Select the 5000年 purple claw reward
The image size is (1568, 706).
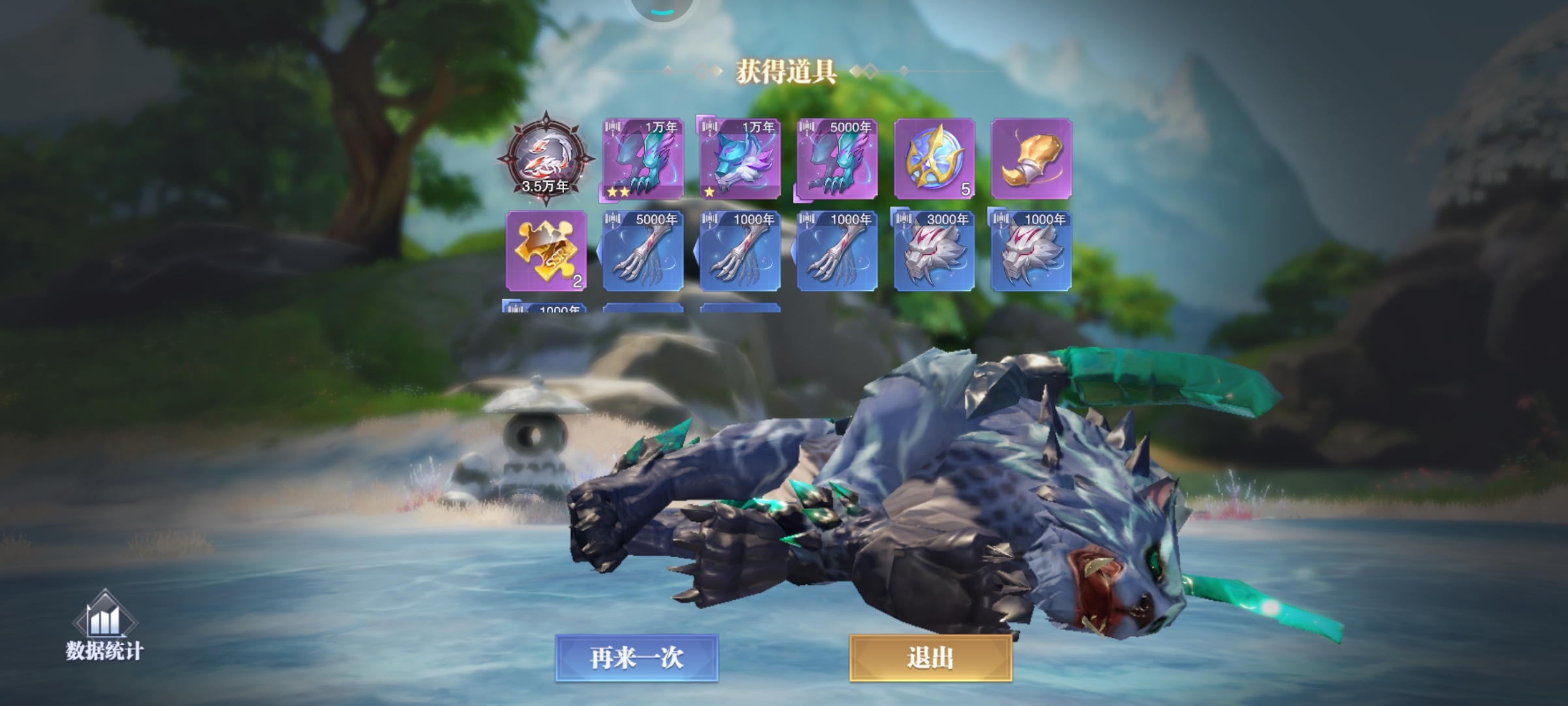(x=837, y=159)
